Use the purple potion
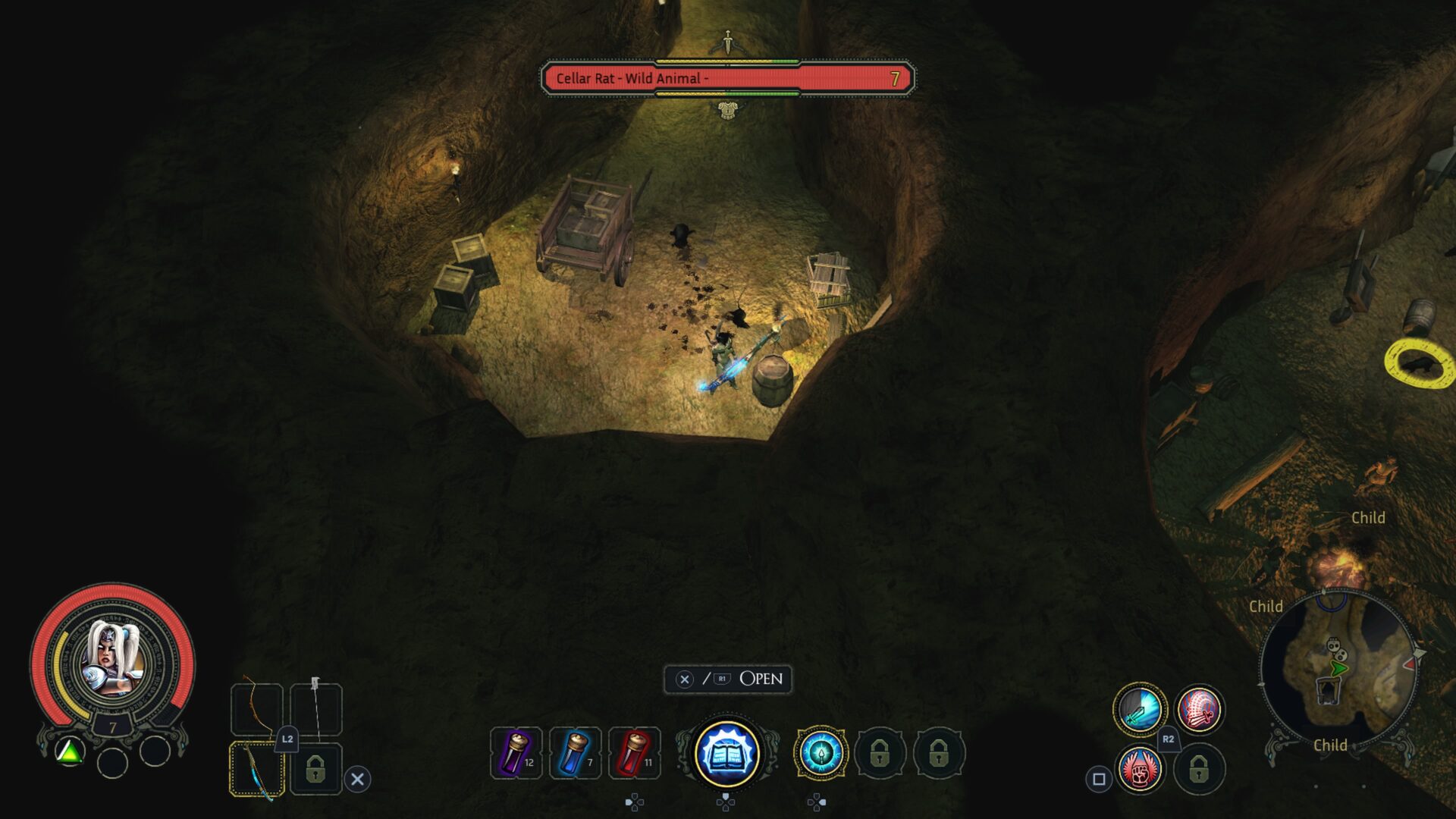The height and width of the screenshot is (819, 1456). (516, 753)
